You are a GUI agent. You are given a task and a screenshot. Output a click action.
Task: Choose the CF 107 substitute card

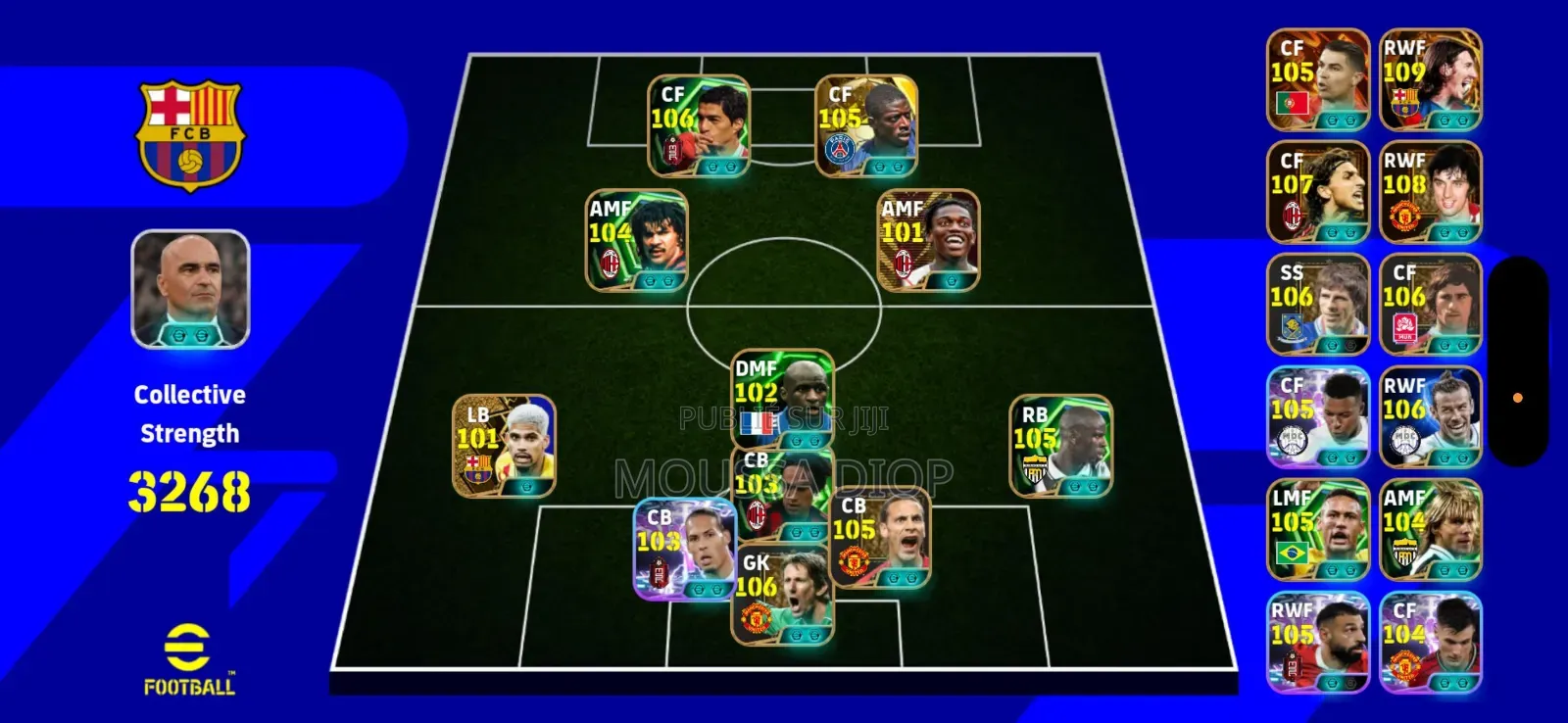coord(1318,193)
